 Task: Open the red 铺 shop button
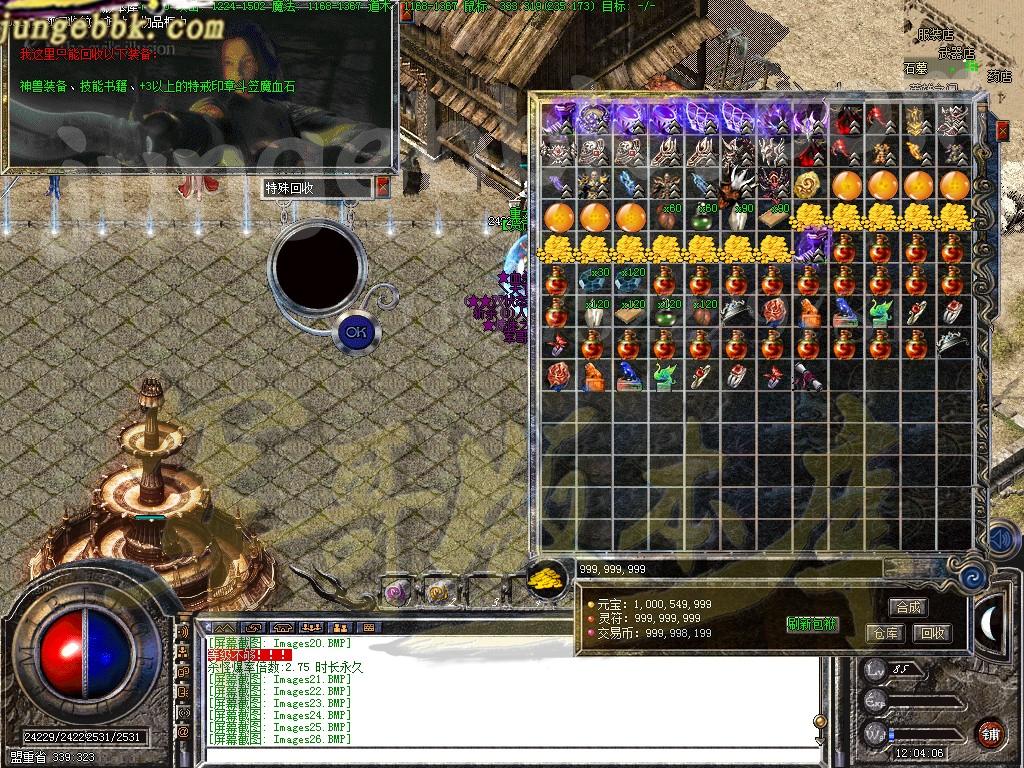coord(990,733)
